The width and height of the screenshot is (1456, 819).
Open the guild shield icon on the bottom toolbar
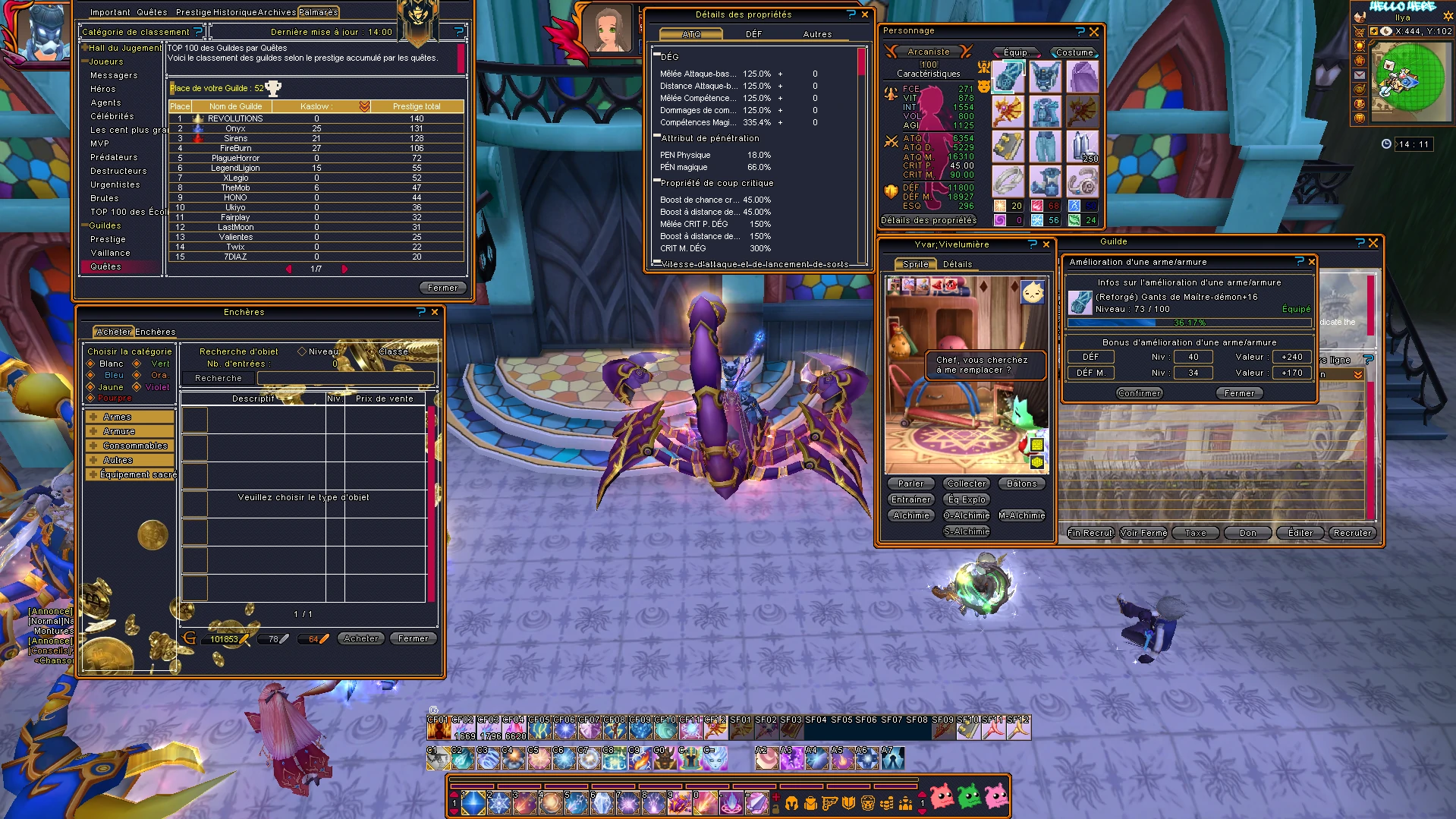pos(848,804)
